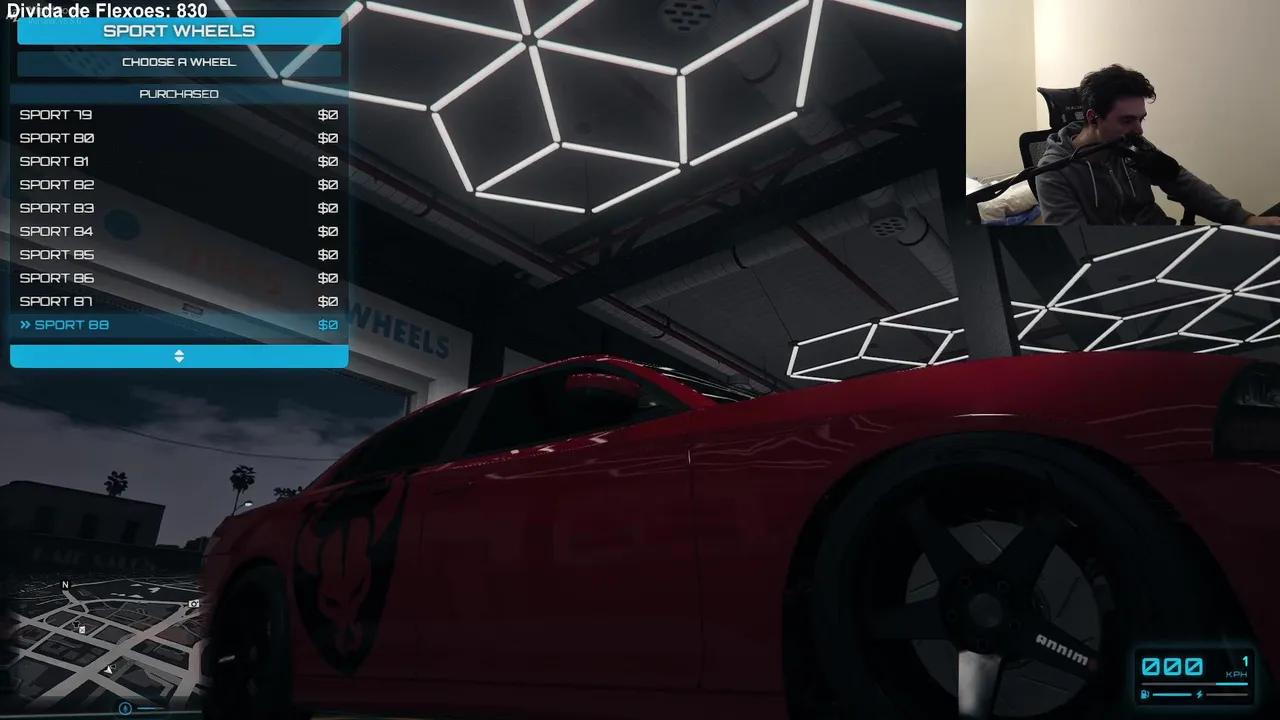1280x720 pixels.
Task: Click the circular droplet icon below the minimap
Action: click(x=125, y=707)
